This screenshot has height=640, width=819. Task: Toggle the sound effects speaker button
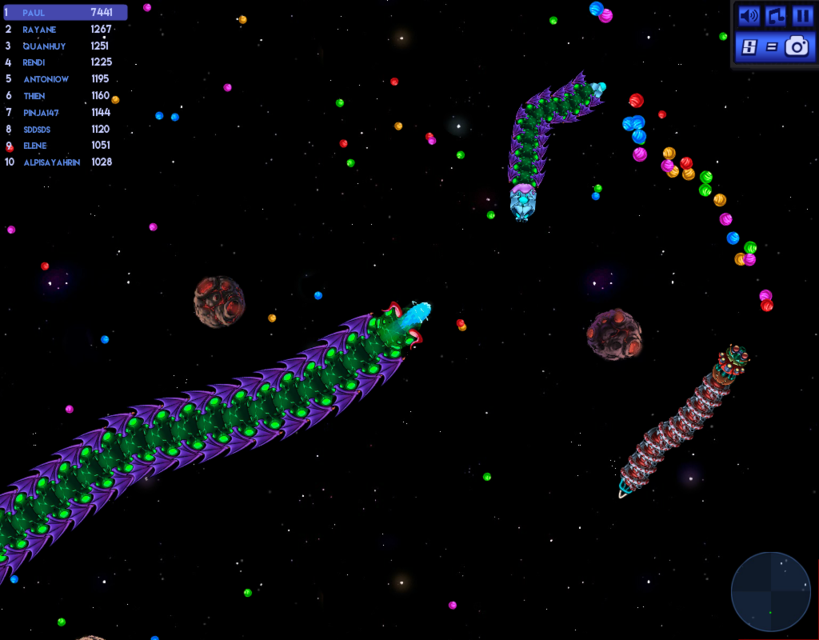pos(748,16)
